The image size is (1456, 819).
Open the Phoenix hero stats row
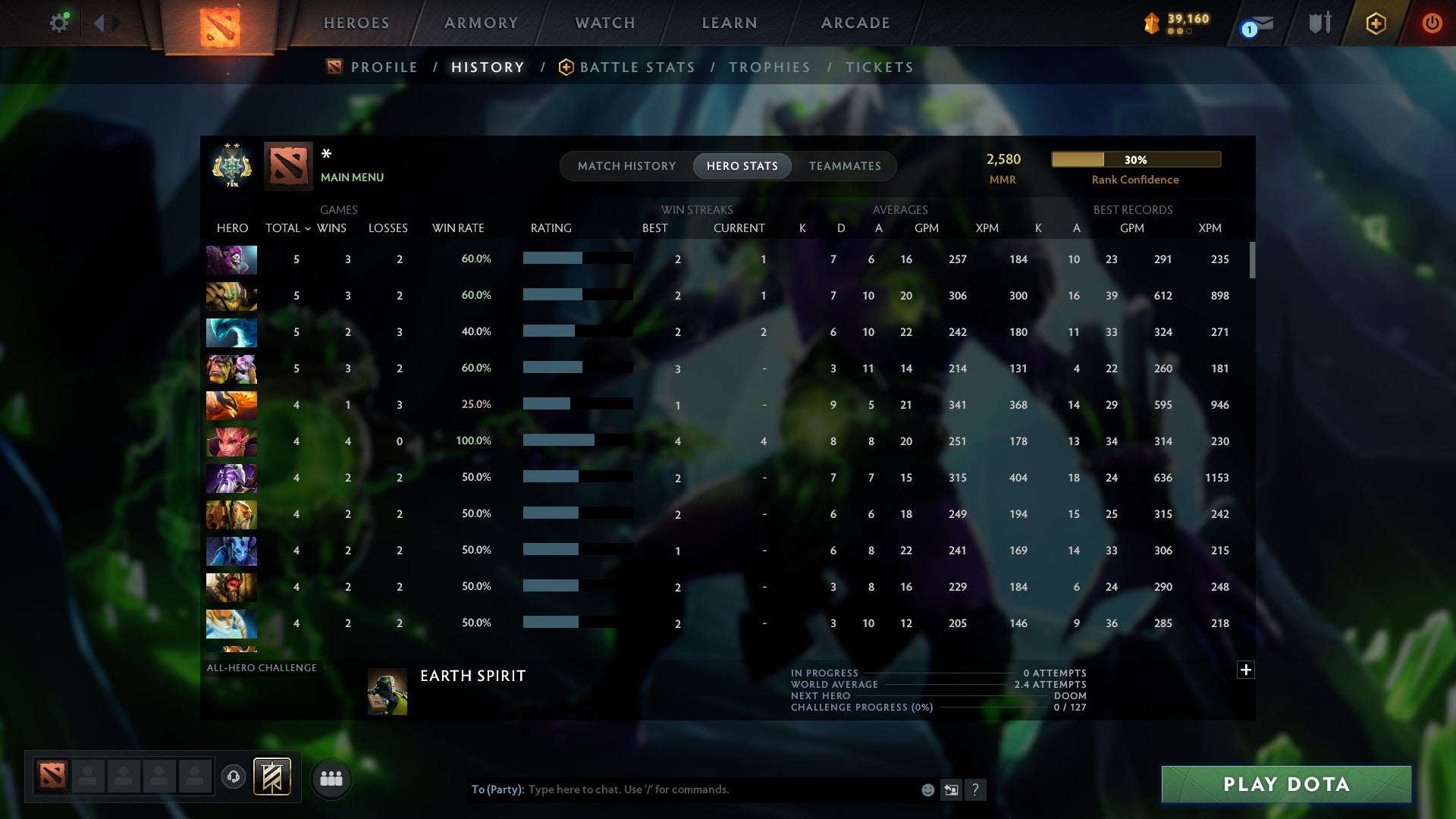click(x=231, y=405)
